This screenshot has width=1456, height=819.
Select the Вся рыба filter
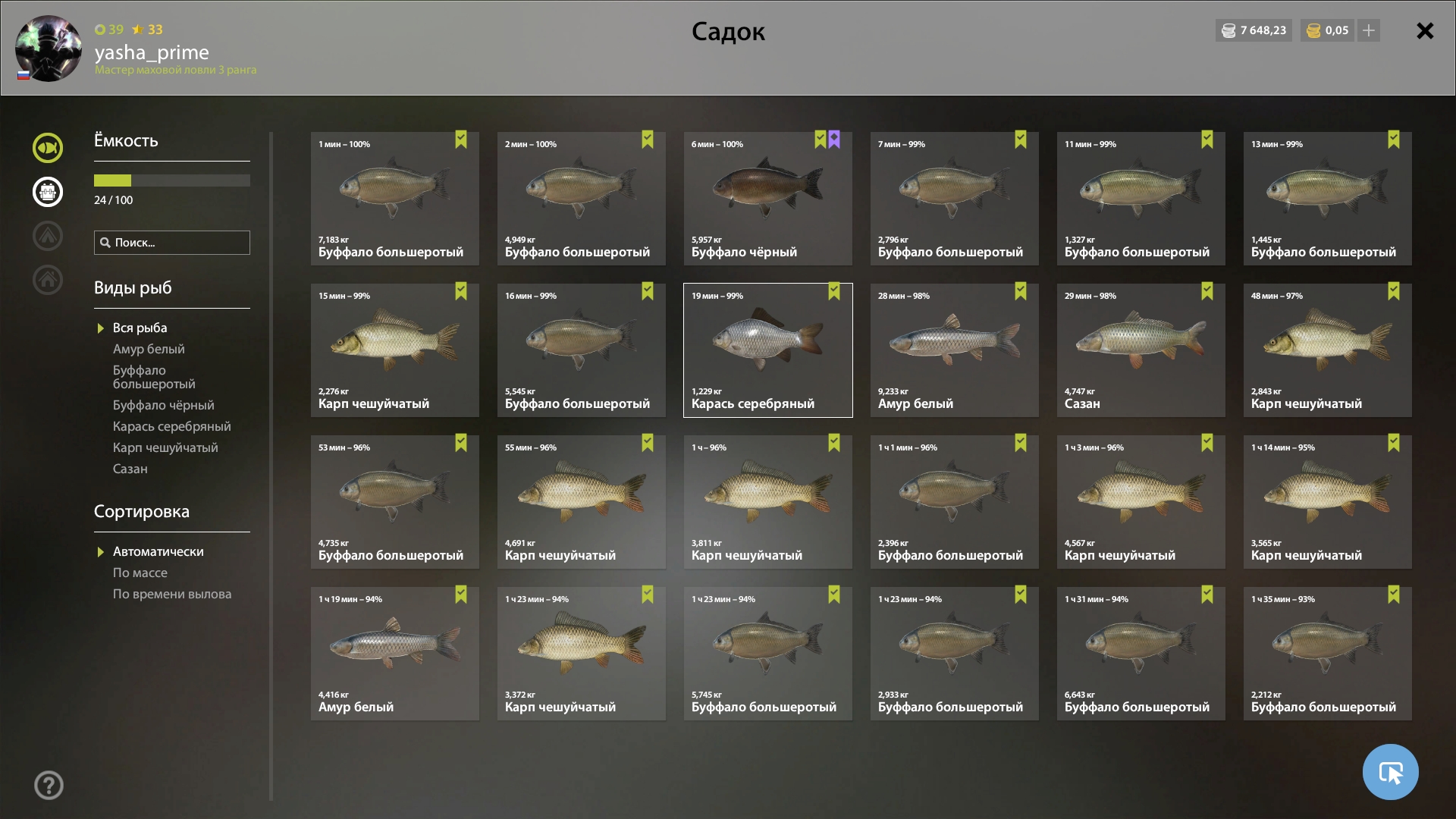click(140, 328)
